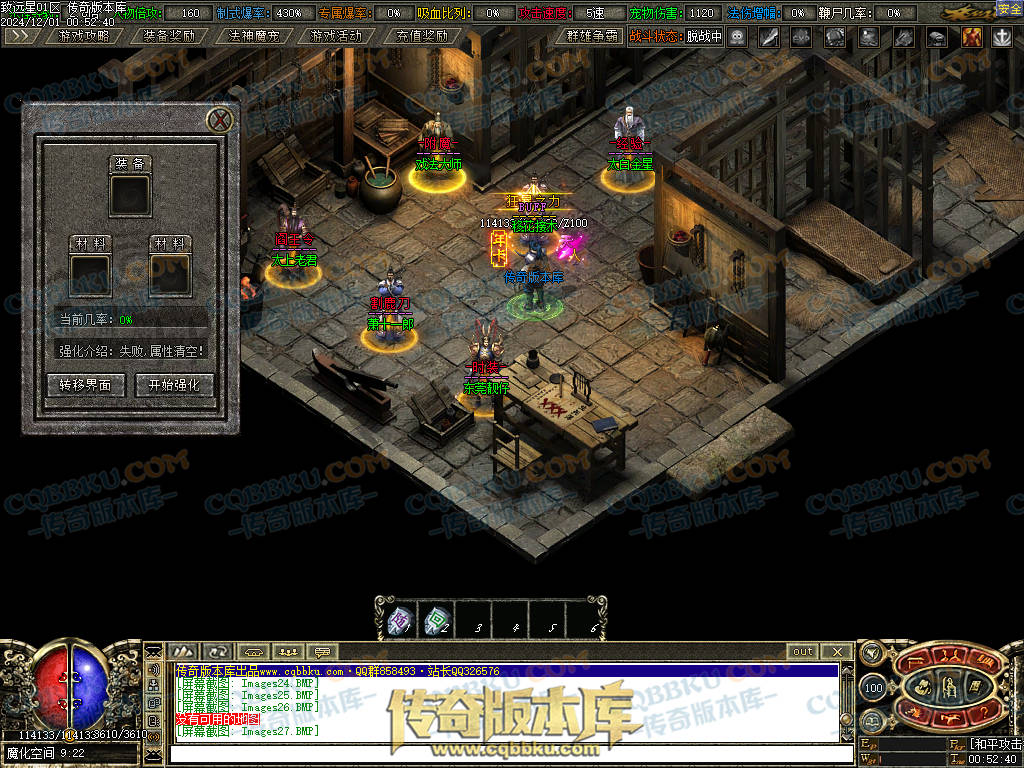This screenshot has height=768, width=1024.
Task: Open the 游戏活动 menu
Action: pyautogui.click(x=337, y=36)
